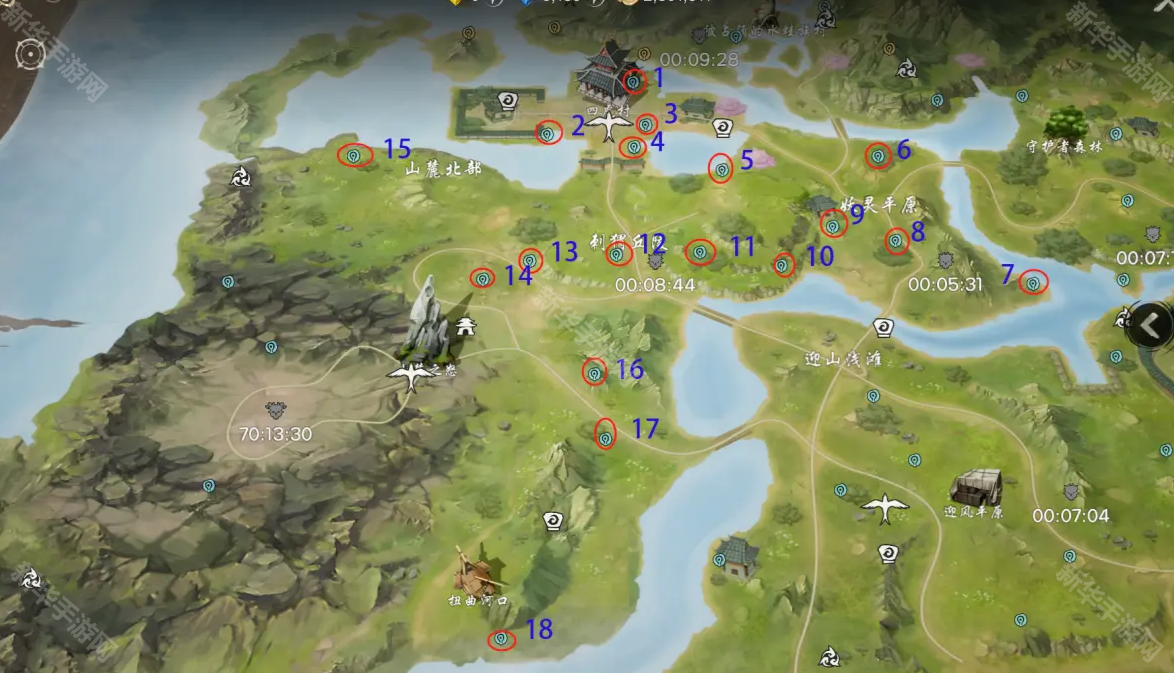Pick the map marker circled as number 10

pyautogui.click(x=783, y=265)
